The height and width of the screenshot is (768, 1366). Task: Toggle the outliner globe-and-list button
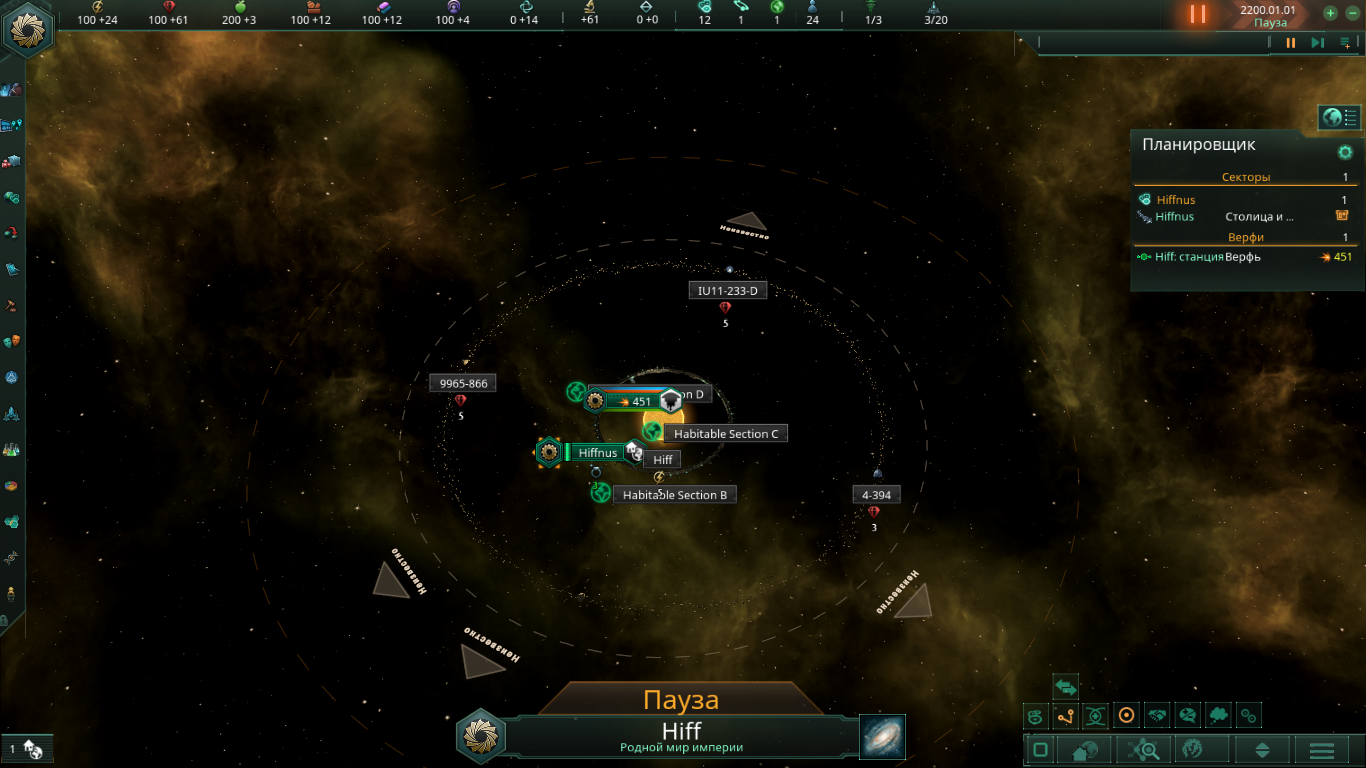(x=1340, y=118)
